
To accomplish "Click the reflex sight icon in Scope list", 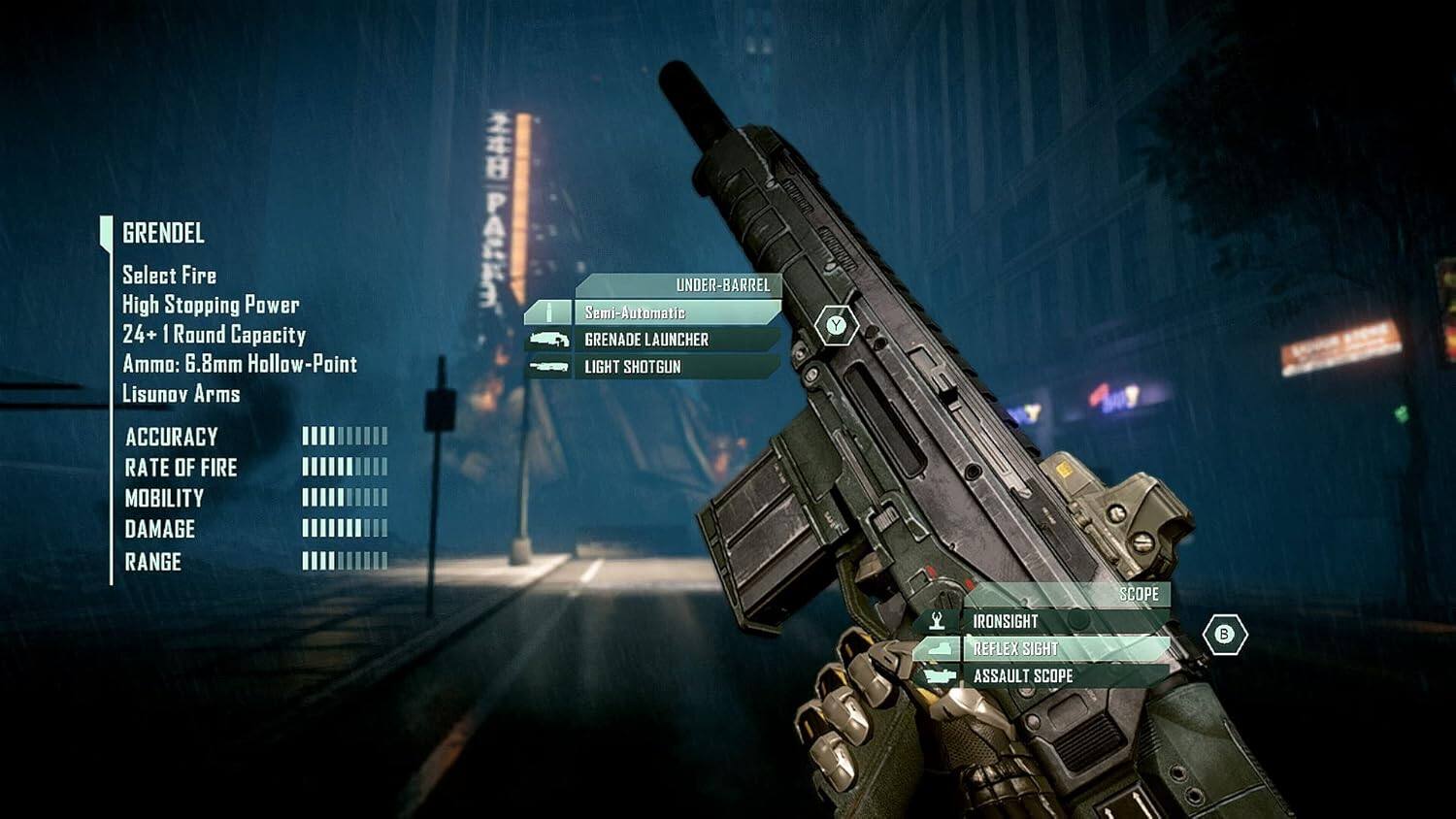I will click(x=938, y=647).
